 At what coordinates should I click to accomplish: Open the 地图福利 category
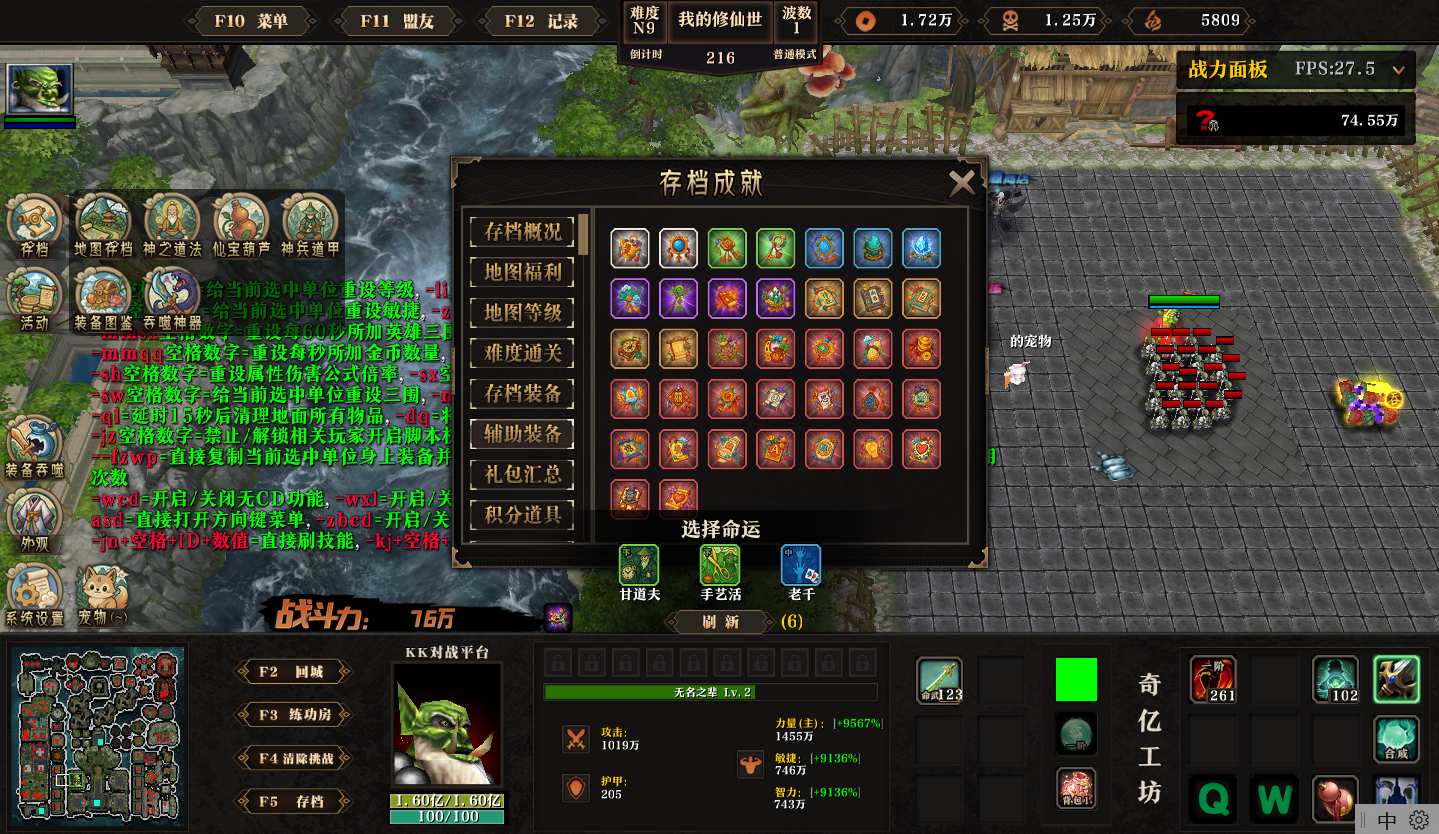[x=522, y=272]
